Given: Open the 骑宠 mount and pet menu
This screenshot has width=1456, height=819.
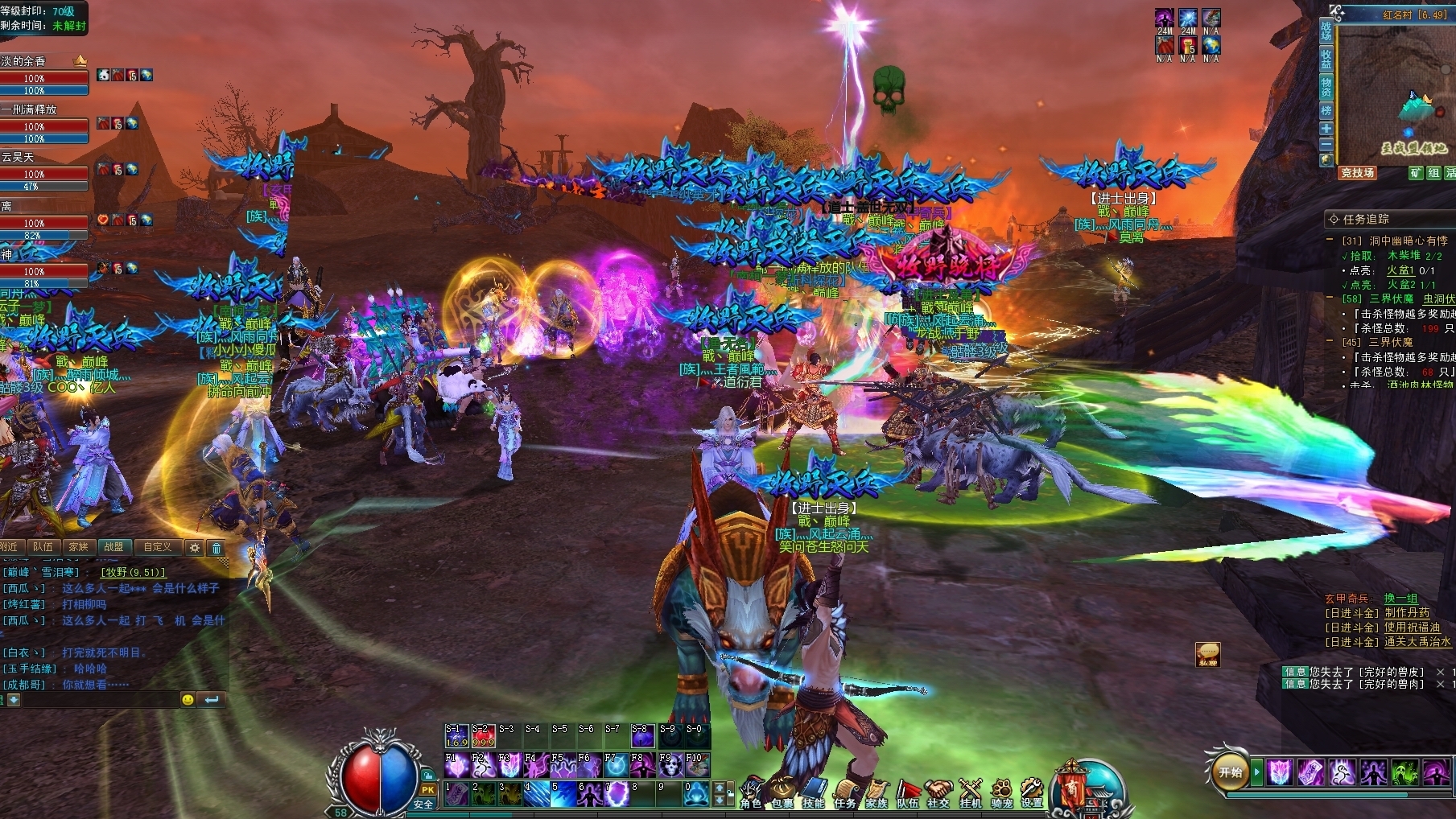Looking at the screenshot, I should 1001,792.
